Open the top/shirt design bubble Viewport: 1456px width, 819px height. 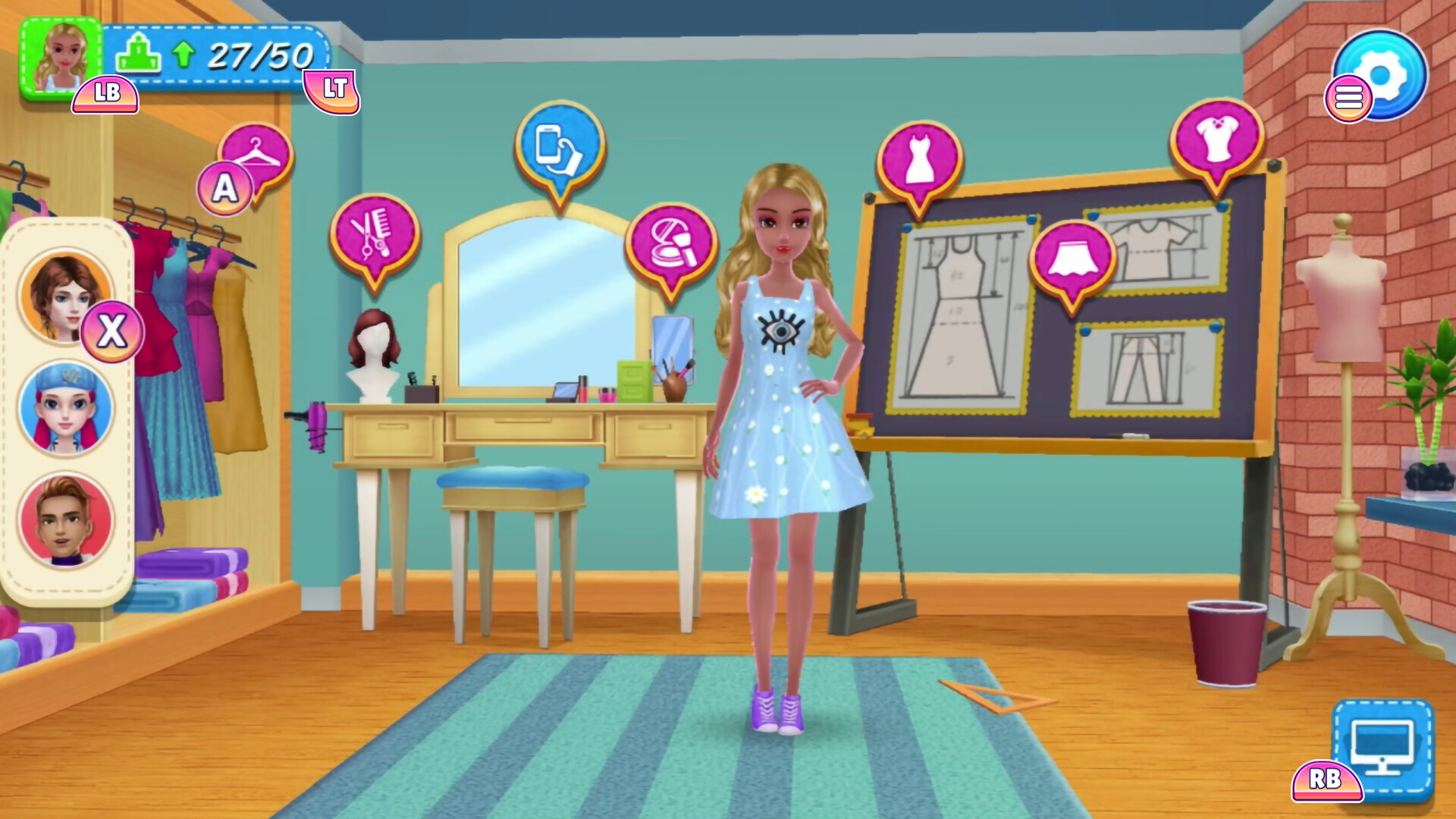[x=1219, y=136]
